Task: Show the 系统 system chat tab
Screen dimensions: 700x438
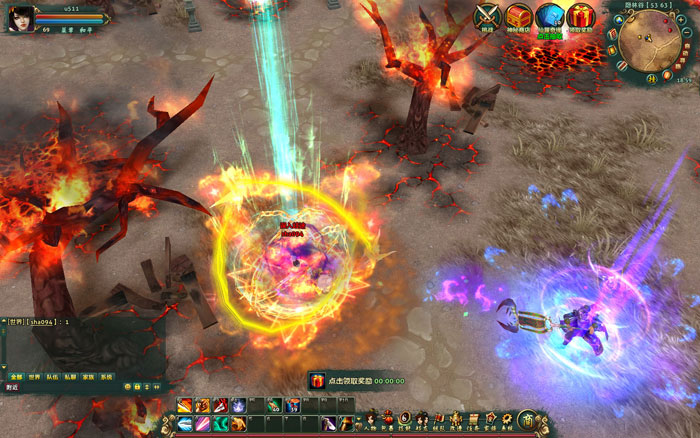Action: [x=106, y=377]
